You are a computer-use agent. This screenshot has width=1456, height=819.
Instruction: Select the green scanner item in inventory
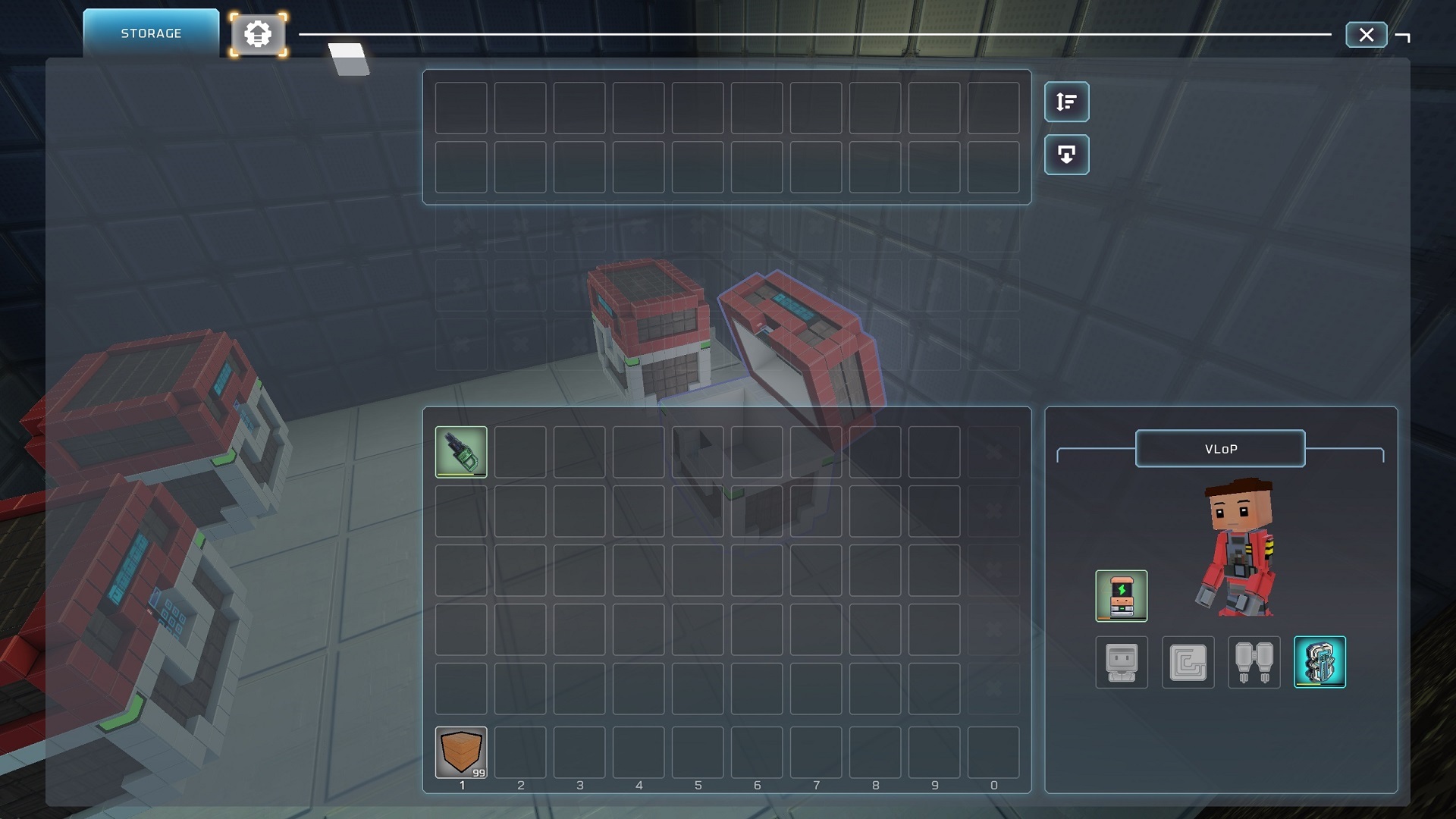(x=461, y=451)
